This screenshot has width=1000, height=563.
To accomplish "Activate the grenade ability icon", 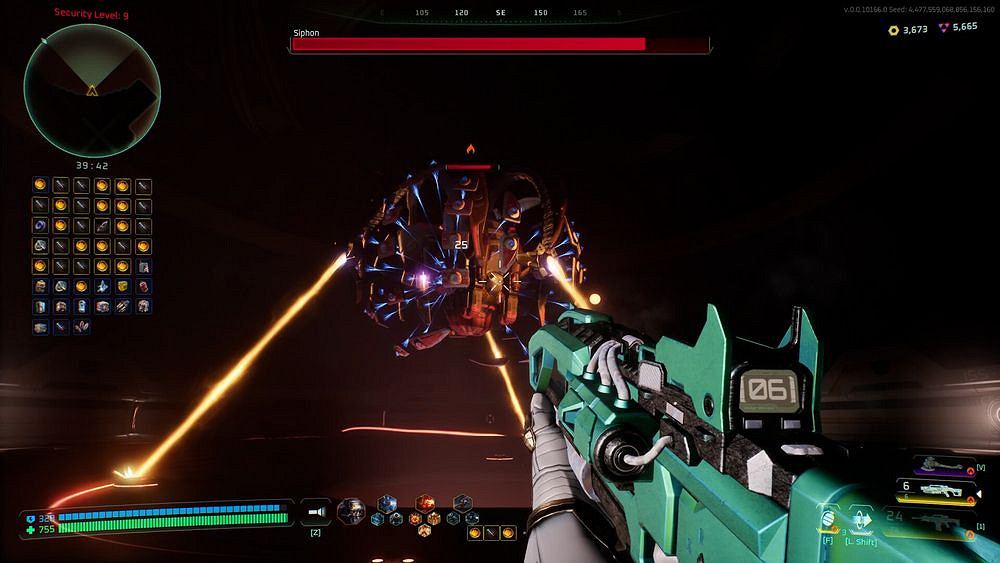I will 828,518.
